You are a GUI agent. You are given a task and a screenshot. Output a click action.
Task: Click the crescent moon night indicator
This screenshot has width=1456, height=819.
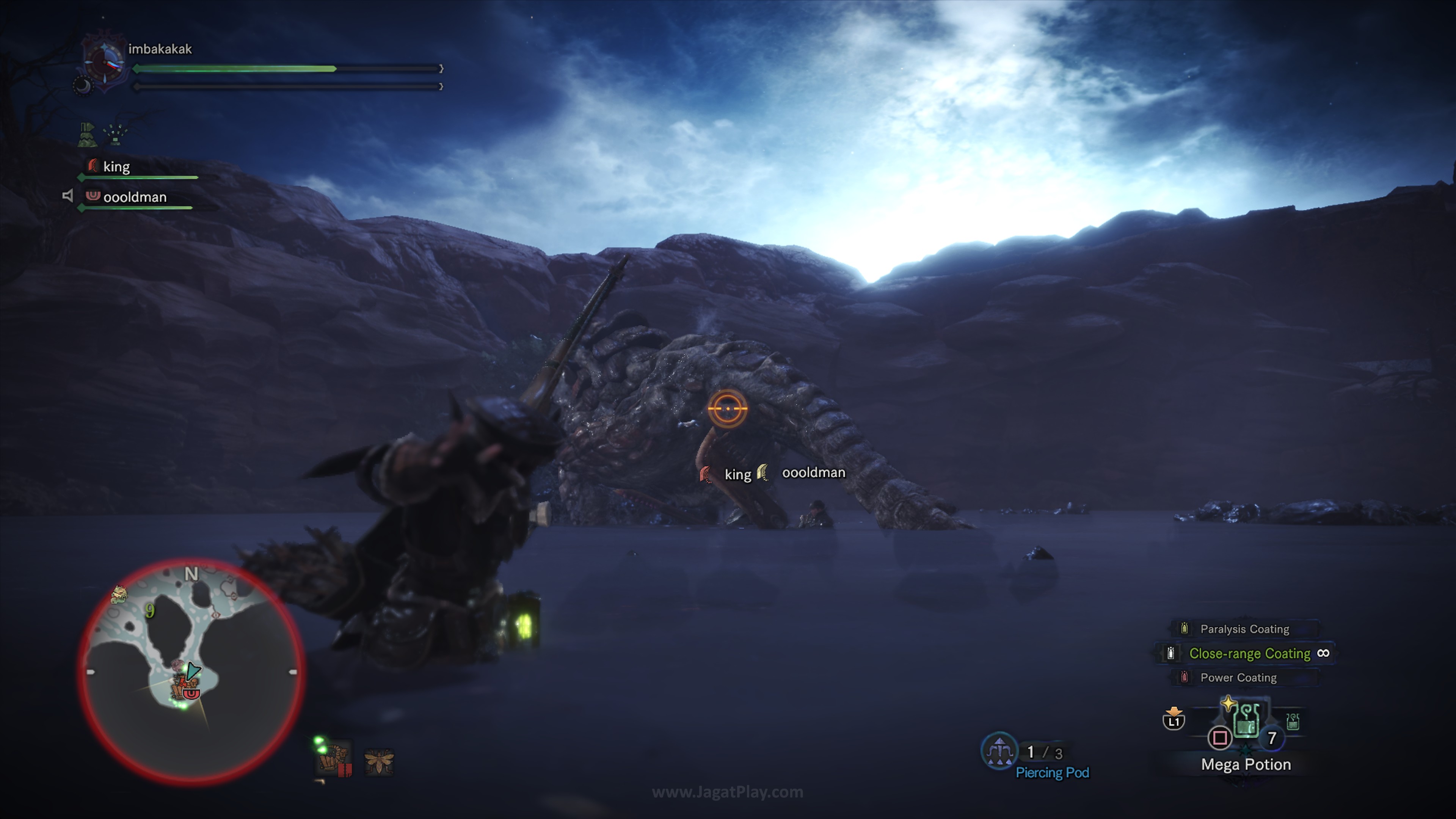(83, 86)
